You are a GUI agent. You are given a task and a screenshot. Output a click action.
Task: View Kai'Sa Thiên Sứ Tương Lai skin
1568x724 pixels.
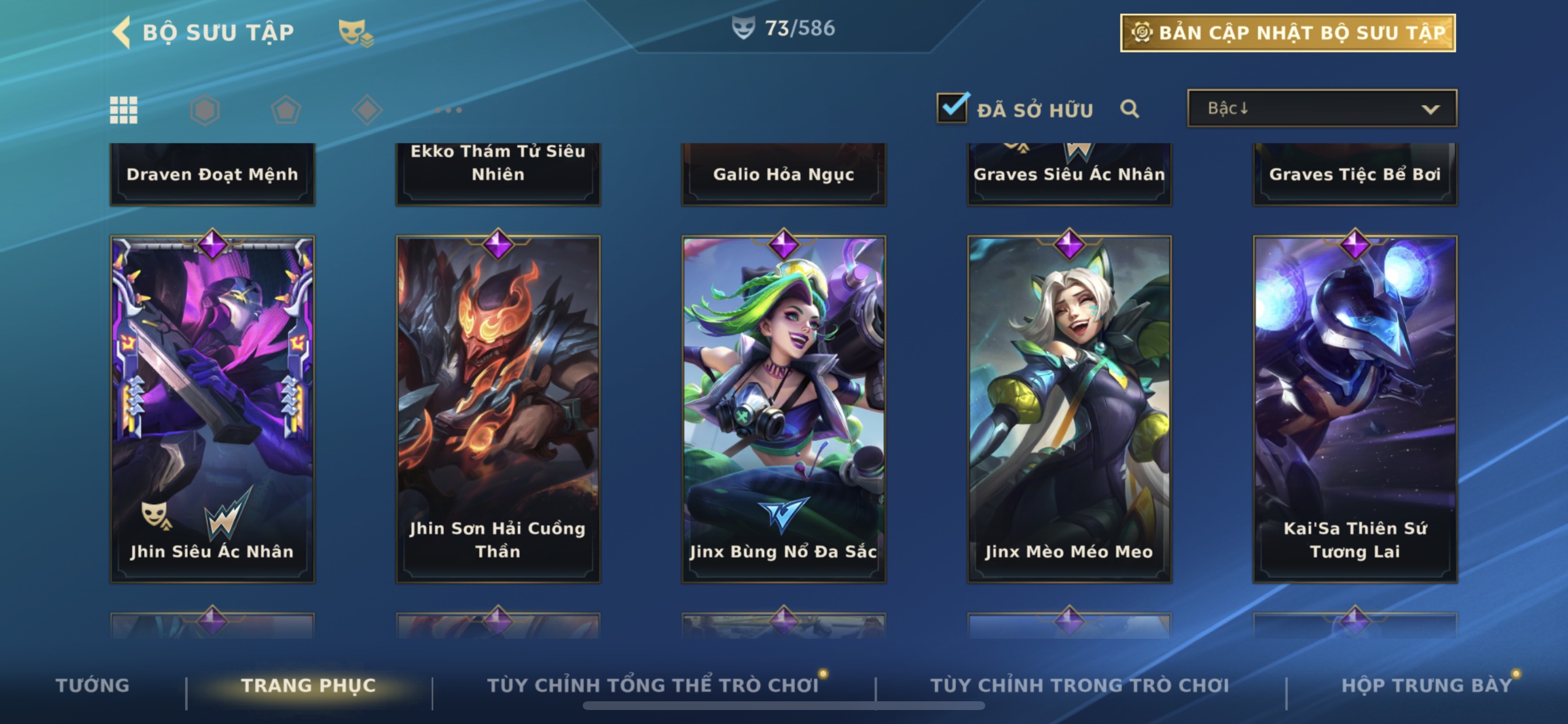pyautogui.click(x=1354, y=407)
